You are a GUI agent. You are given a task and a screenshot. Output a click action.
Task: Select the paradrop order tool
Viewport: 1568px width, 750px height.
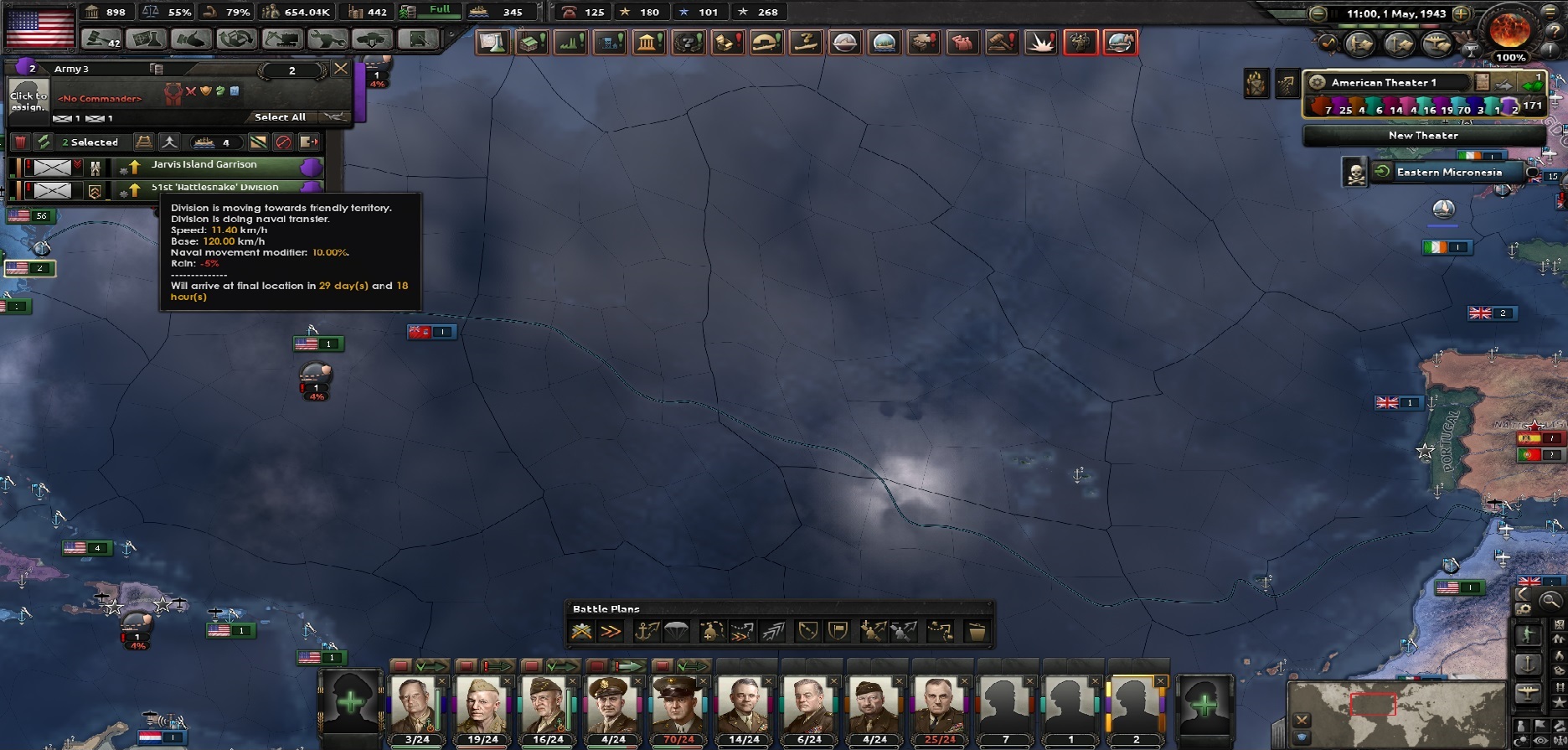(x=675, y=631)
